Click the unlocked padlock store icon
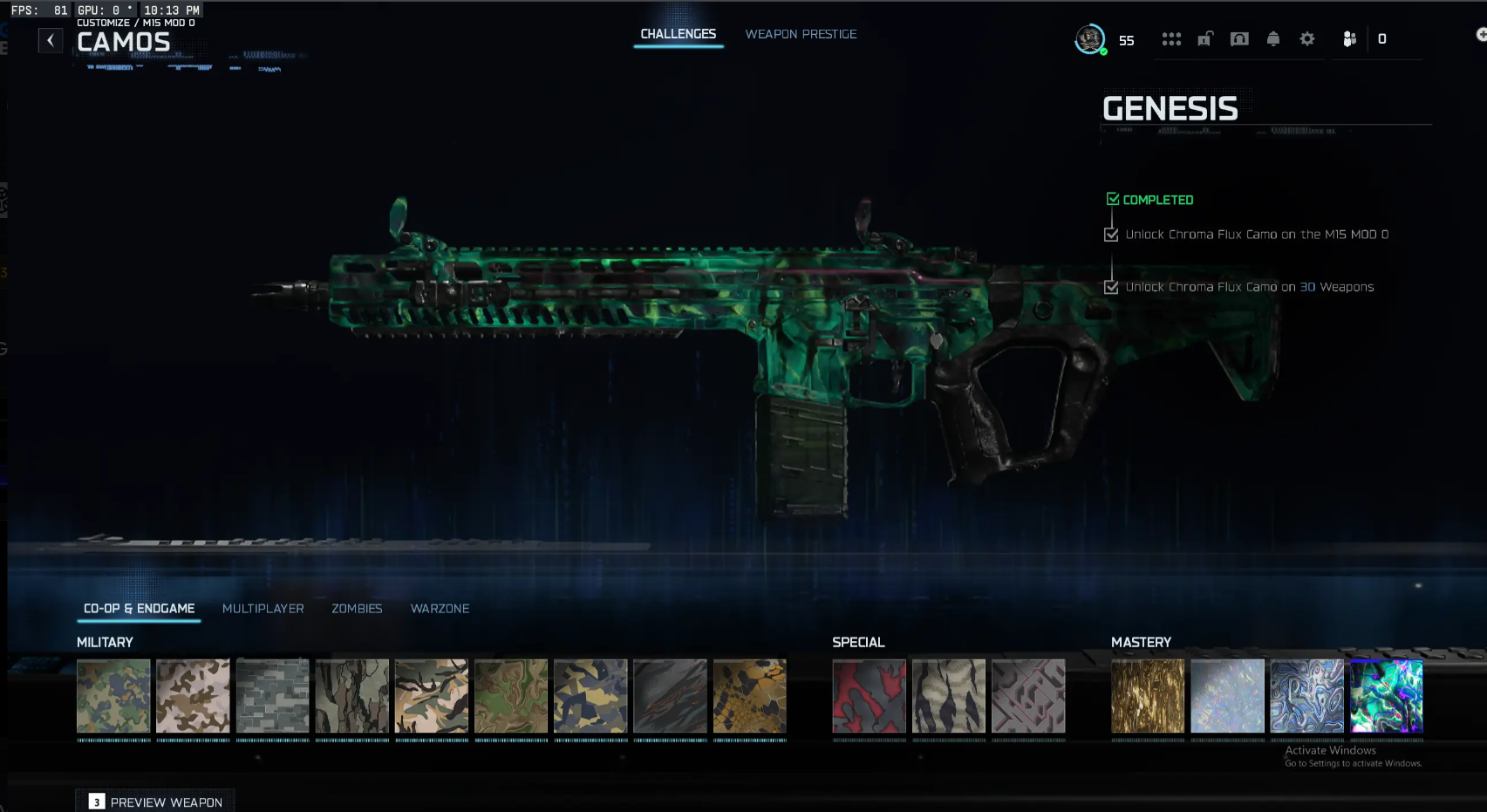 [x=1204, y=38]
